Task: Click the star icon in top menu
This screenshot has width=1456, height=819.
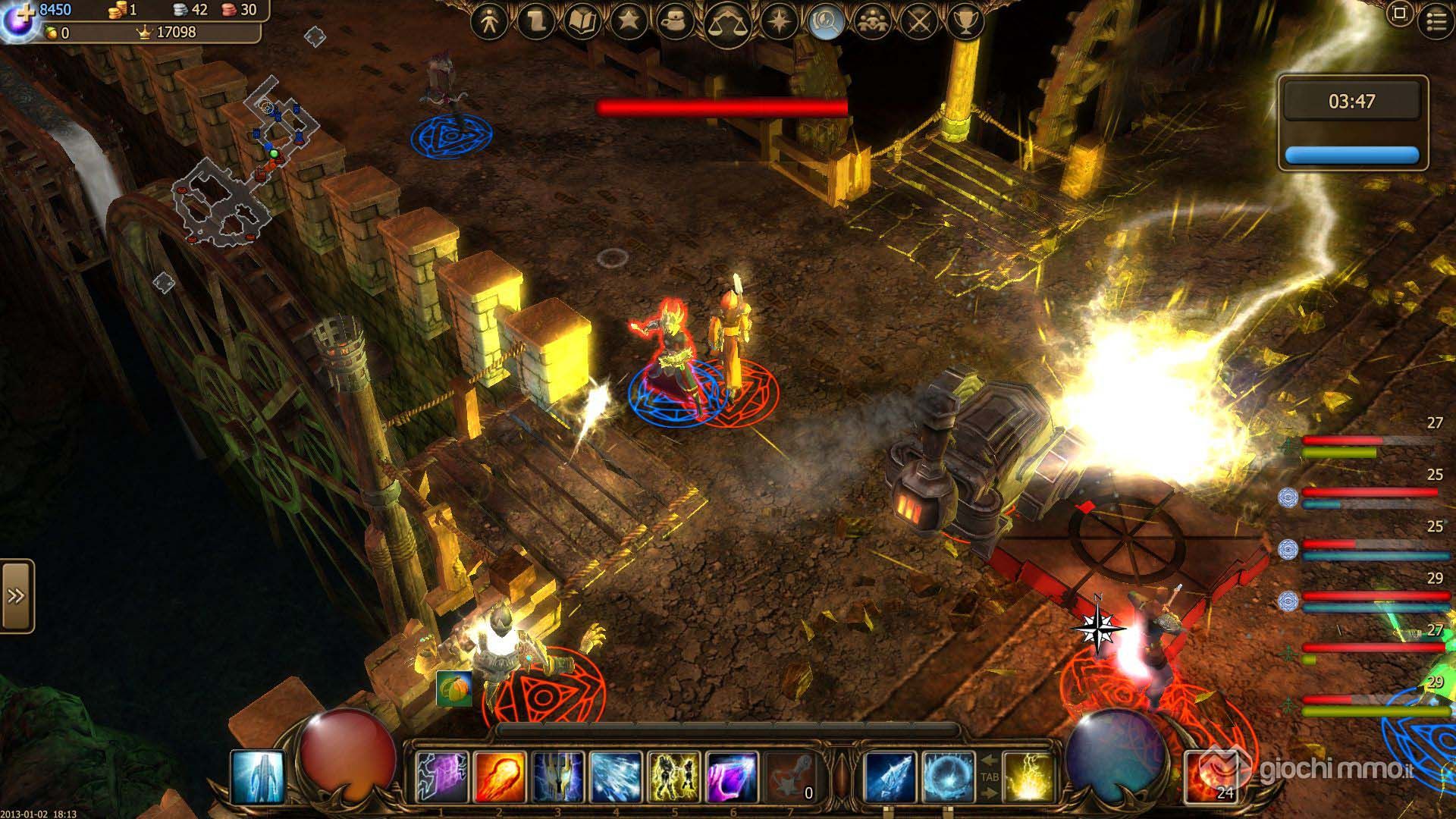Action: coord(628,22)
